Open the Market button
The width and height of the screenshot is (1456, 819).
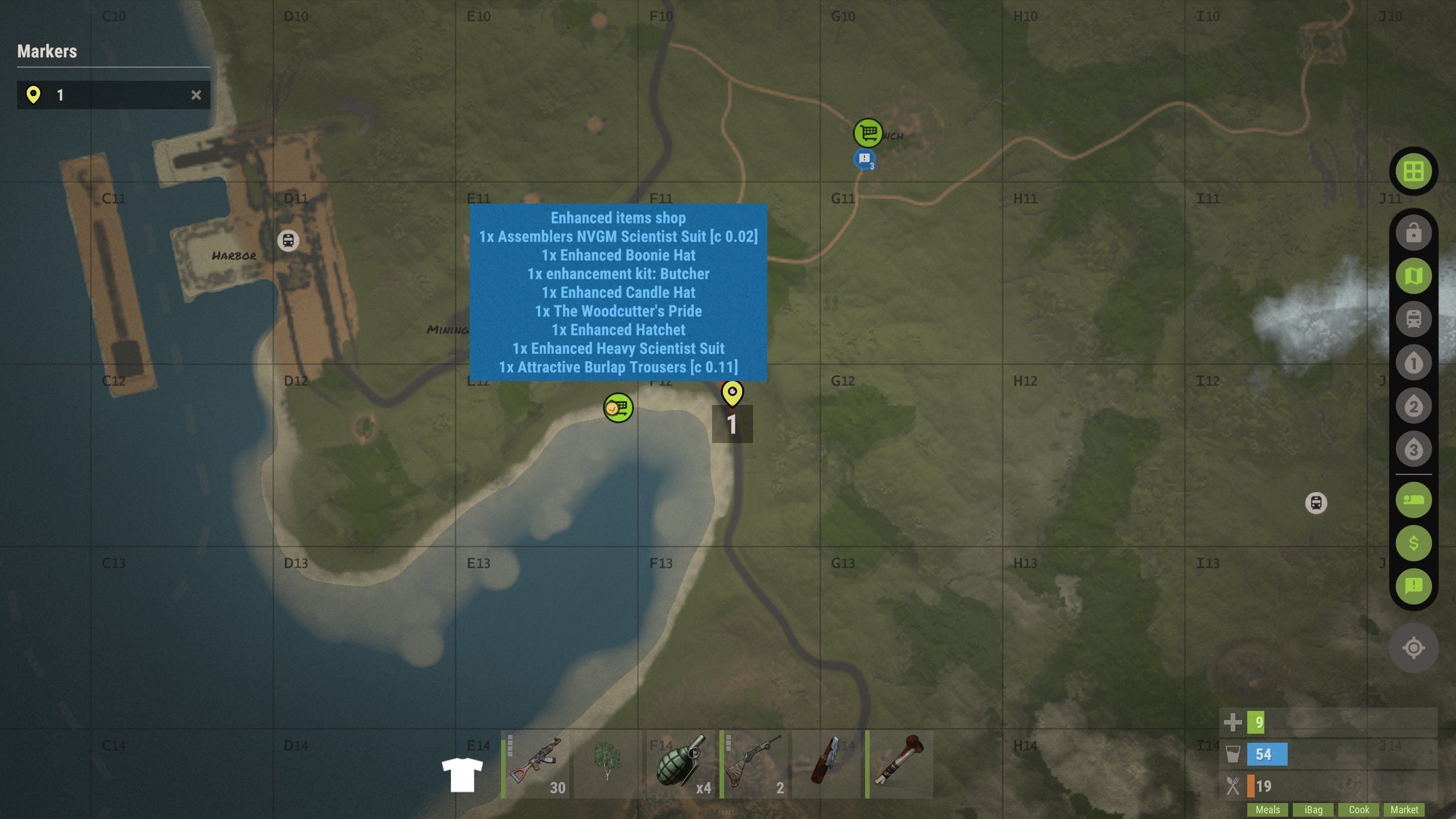pyautogui.click(x=1404, y=809)
